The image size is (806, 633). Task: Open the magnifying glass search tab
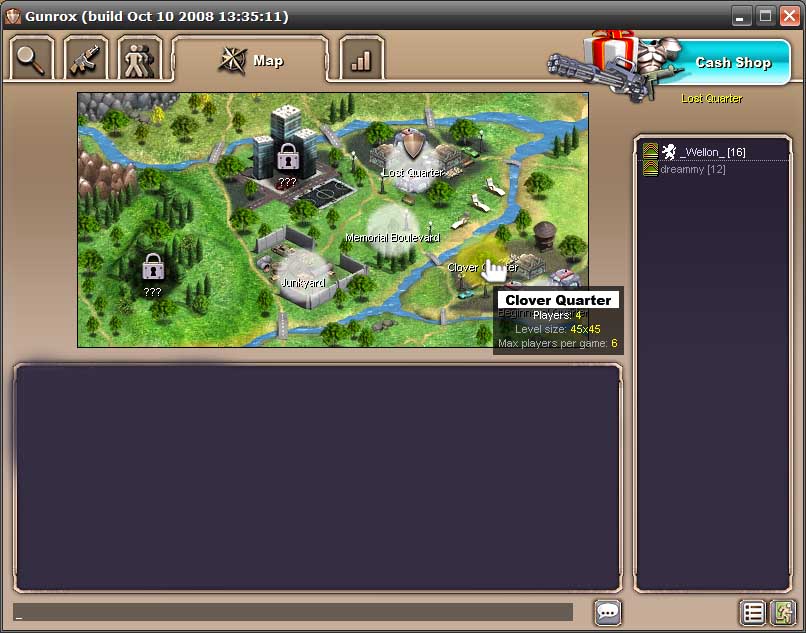coord(33,60)
